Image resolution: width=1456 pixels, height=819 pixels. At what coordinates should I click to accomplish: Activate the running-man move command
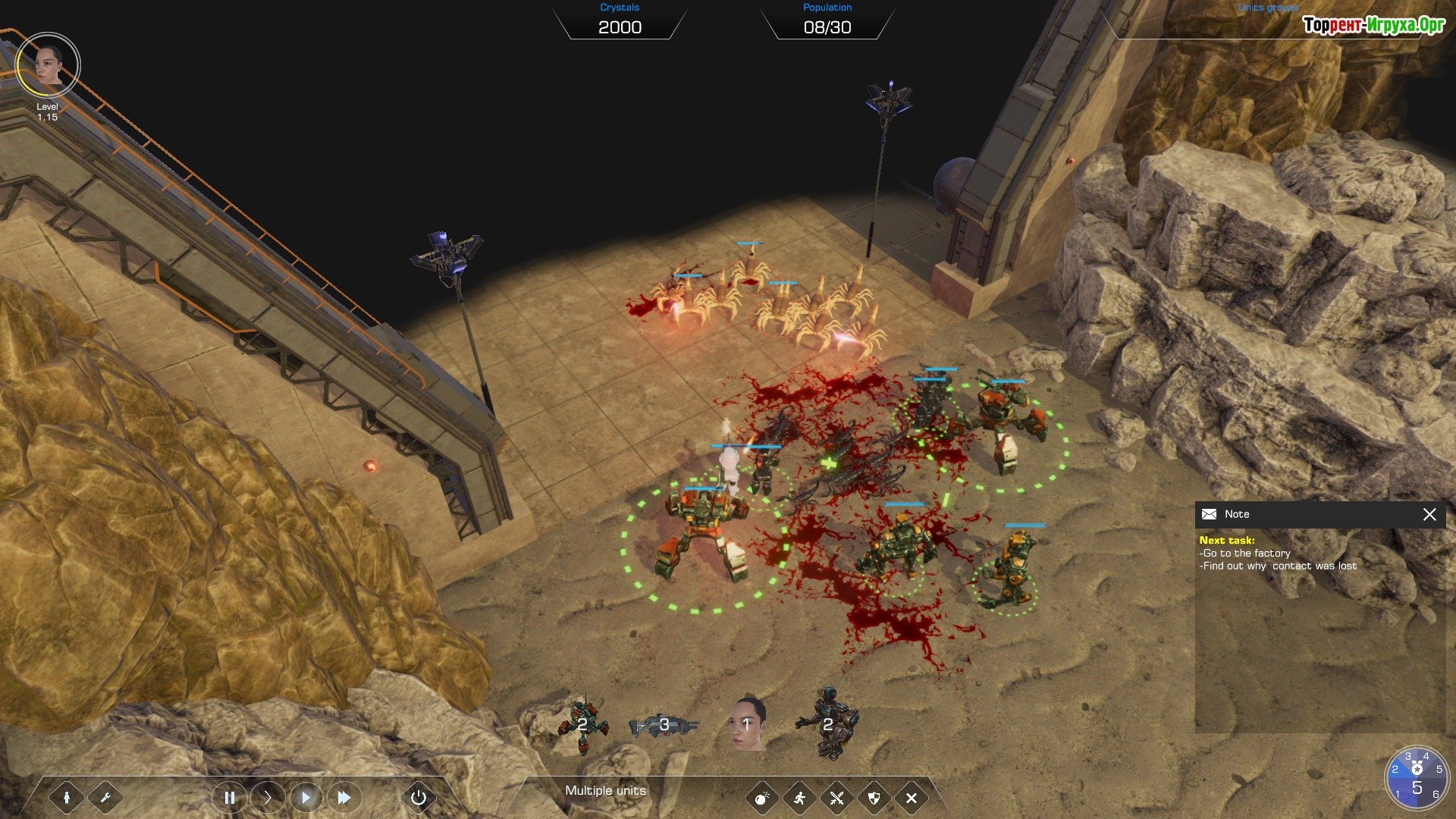(x=799, y=798)
